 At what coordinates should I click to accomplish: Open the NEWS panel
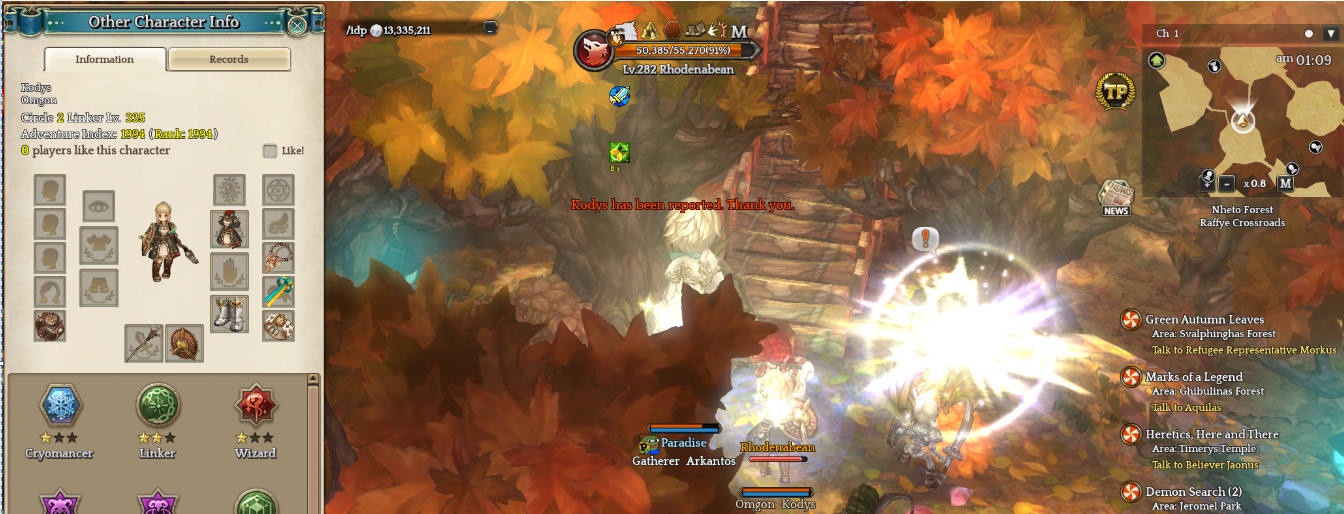[1116, 197]
